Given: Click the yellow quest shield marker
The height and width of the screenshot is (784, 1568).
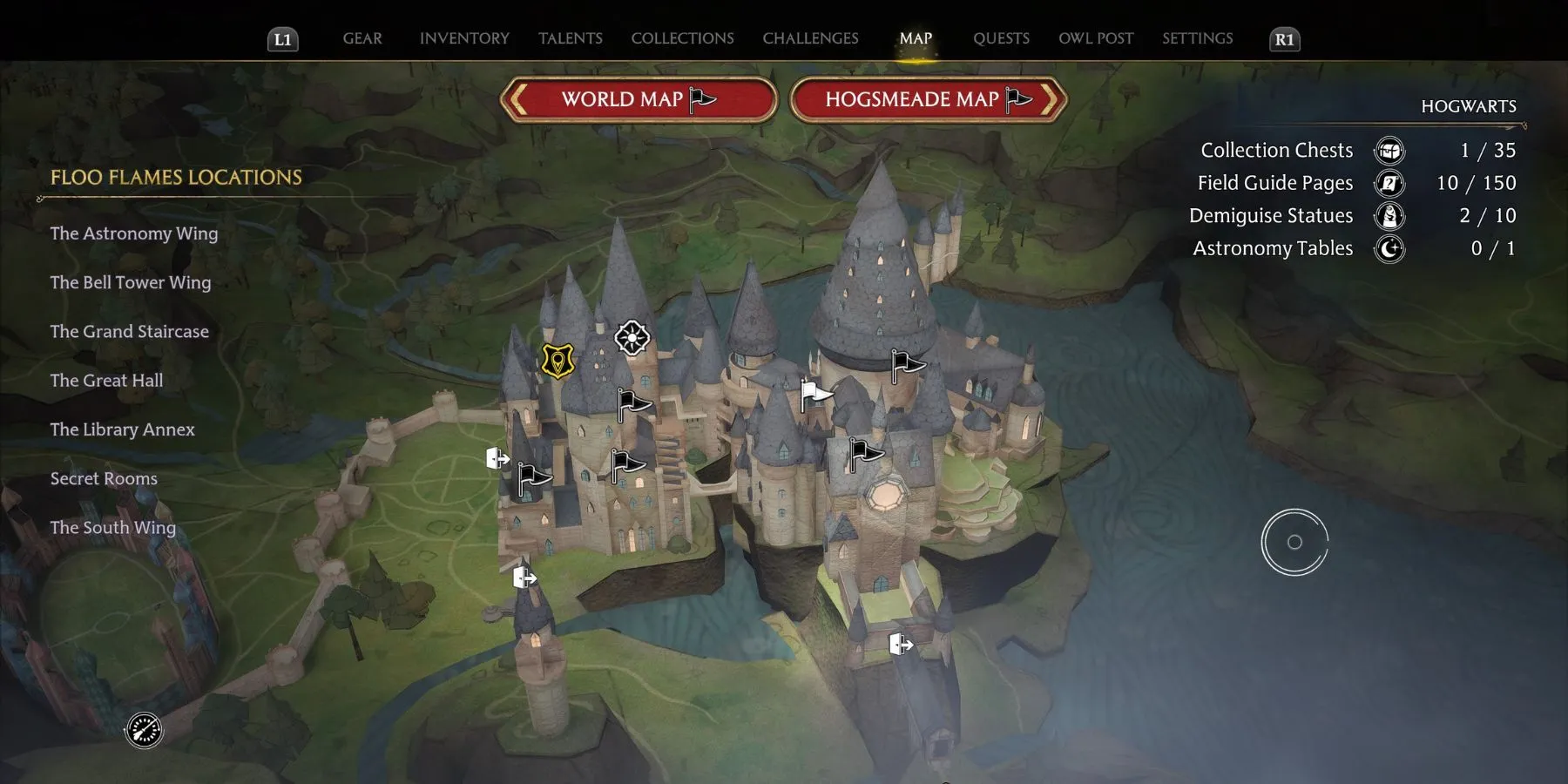Looking at the screenshot, I should coord(558,361).
